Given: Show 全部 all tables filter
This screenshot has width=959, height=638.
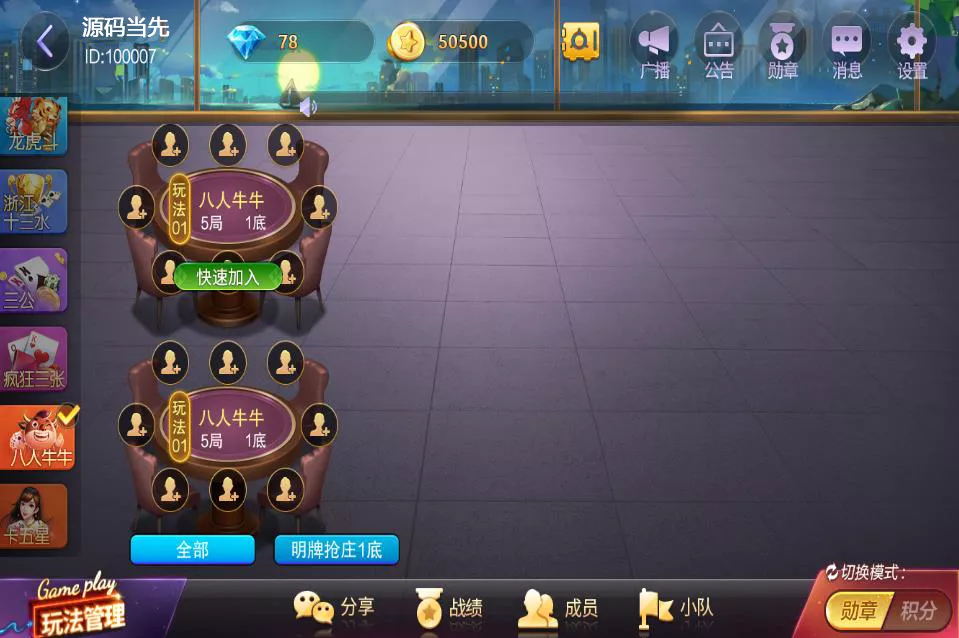Looking at the screenshot, I should (x=192, y=549).
